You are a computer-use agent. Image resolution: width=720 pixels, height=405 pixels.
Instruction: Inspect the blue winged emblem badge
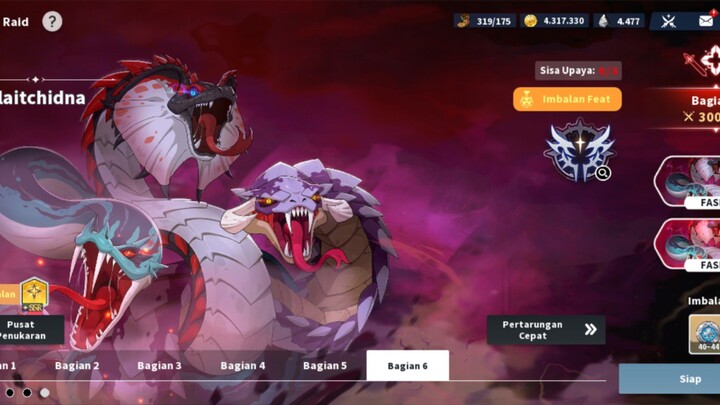click(577, 152)
